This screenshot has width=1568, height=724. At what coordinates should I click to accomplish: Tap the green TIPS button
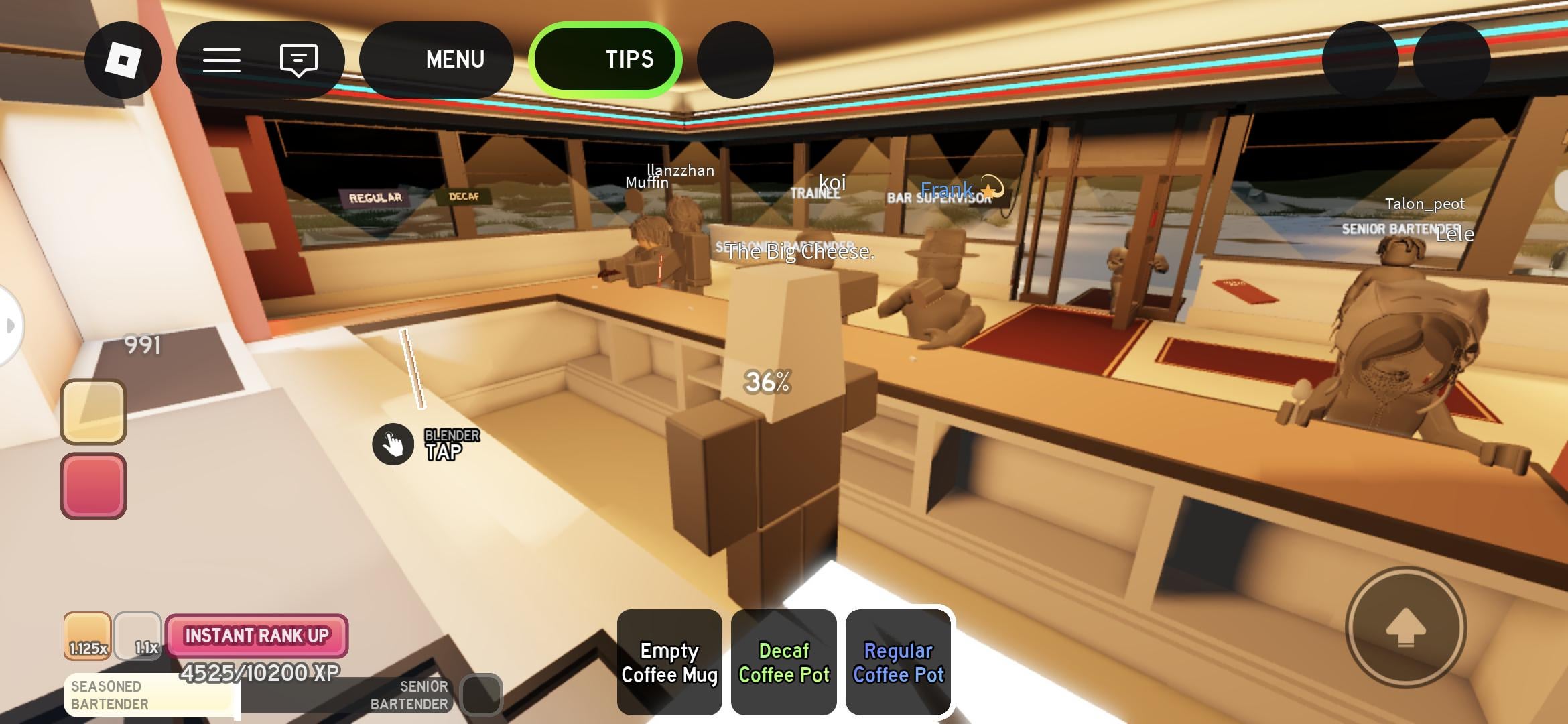(606, 60)
